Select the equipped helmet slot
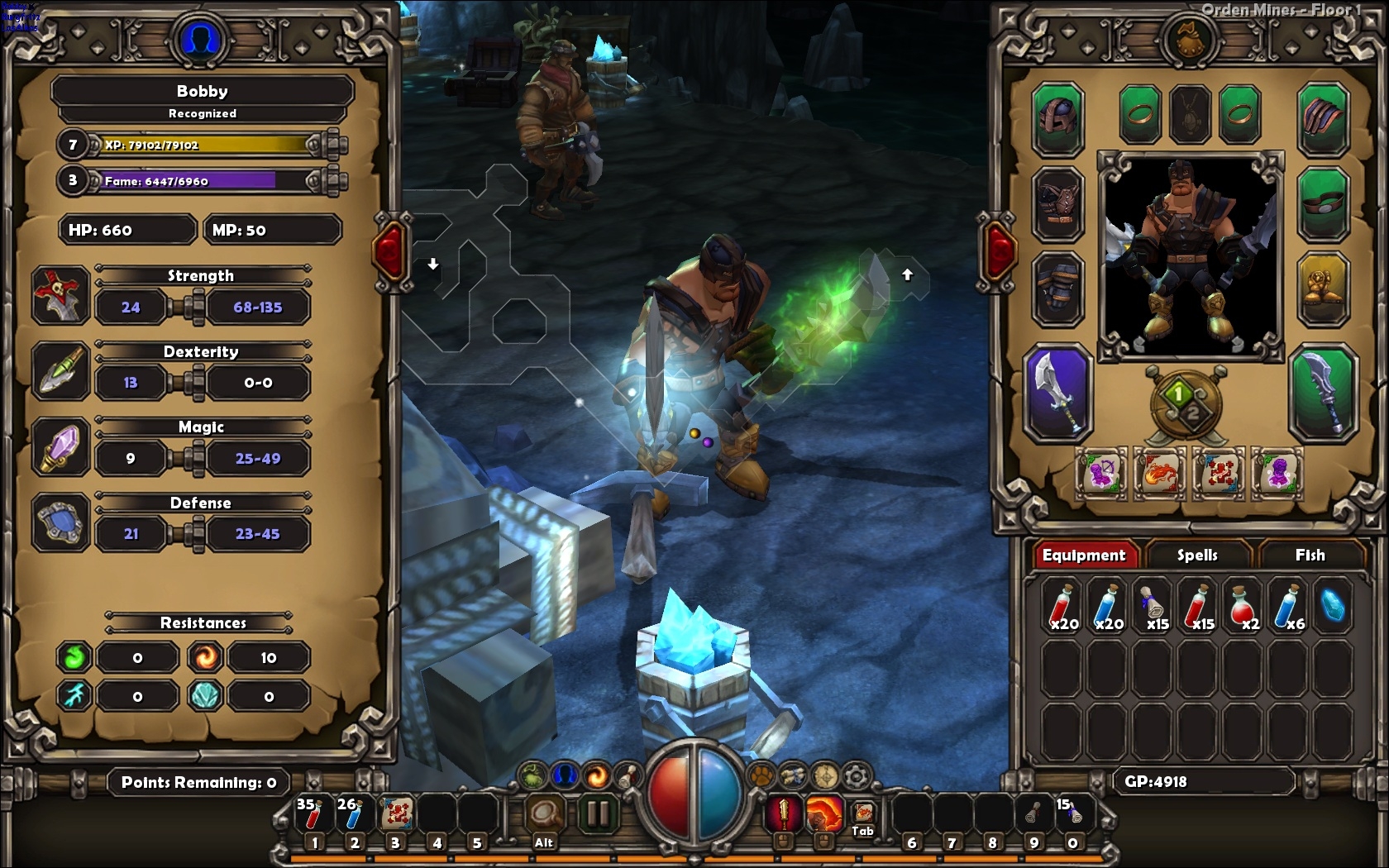 [1057, 118]
